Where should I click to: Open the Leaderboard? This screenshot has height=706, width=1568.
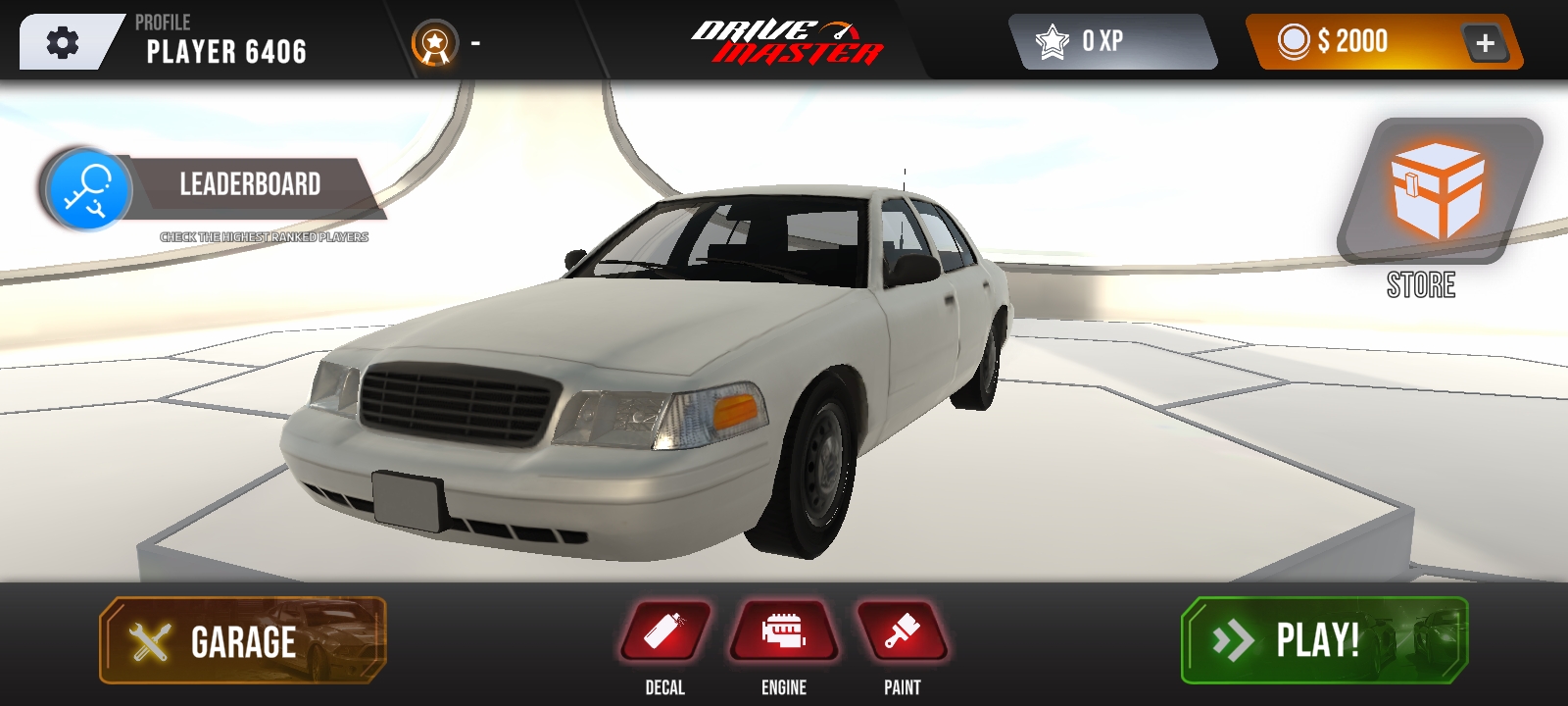(249, 185)
